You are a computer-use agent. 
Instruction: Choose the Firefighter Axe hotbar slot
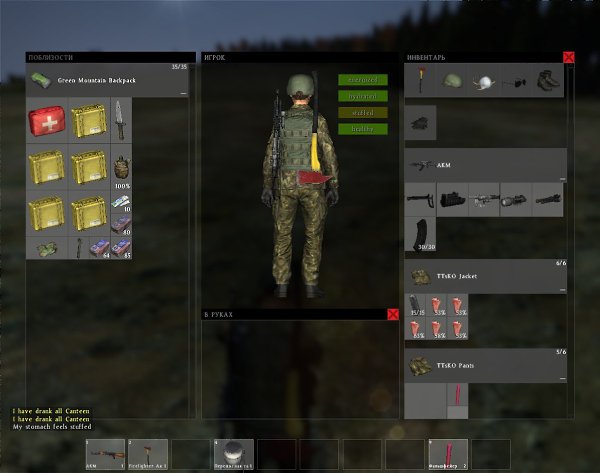tap(147, 454)
